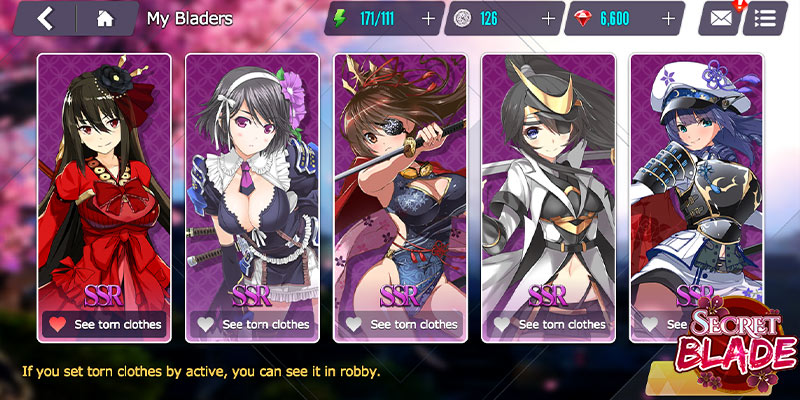Toggle torn clothes on red kimono blader
Viewport: 800px width, 400px height.
click(x=104, y=324)
